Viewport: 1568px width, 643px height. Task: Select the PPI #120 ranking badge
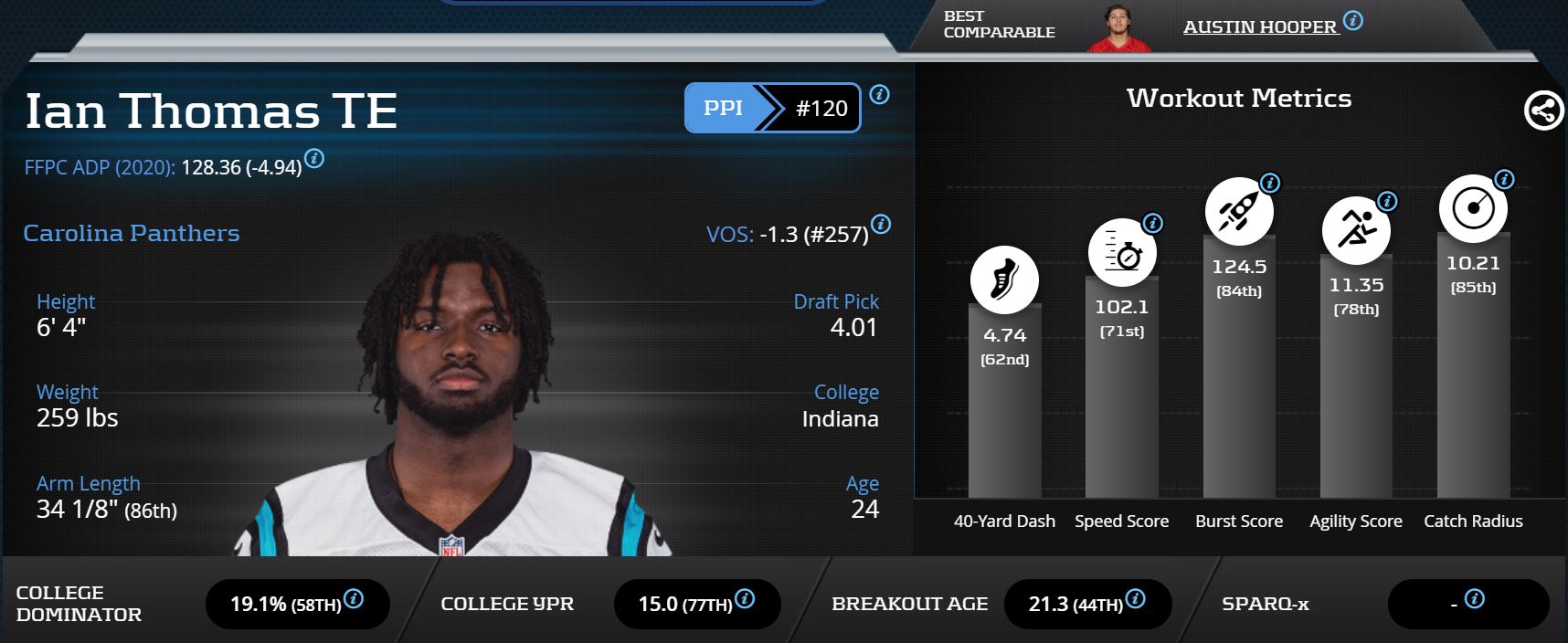point(772,108)
